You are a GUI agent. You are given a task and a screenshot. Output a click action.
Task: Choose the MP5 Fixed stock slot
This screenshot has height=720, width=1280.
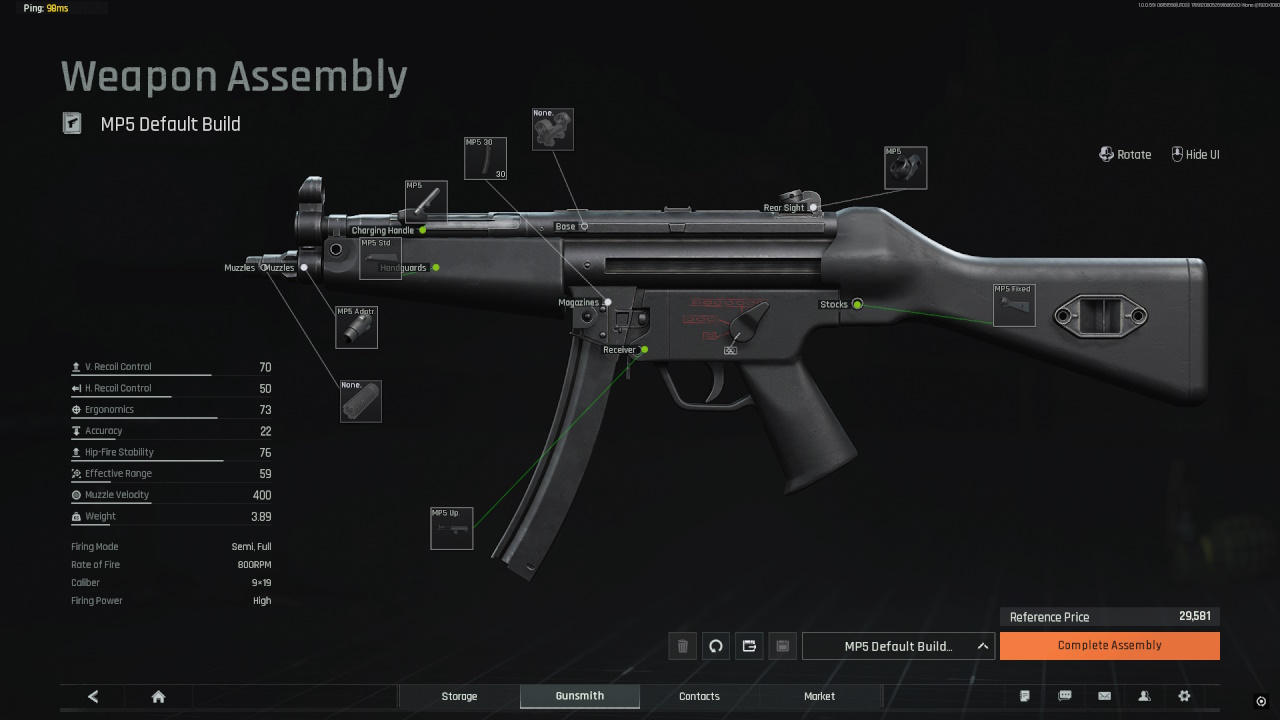1013,305
